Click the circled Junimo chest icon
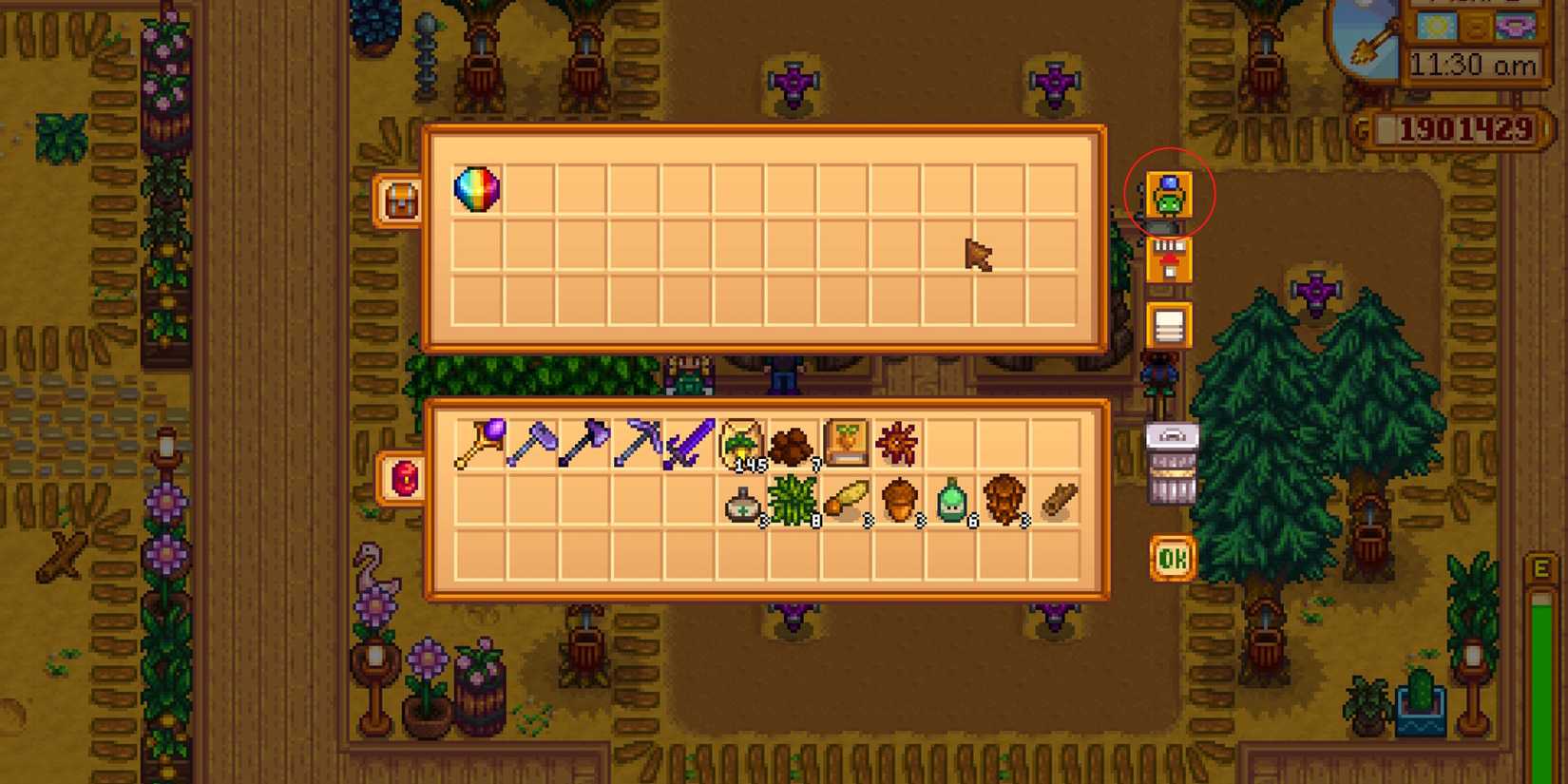Screen dimensions: 1568x784 click(1171, 193)
